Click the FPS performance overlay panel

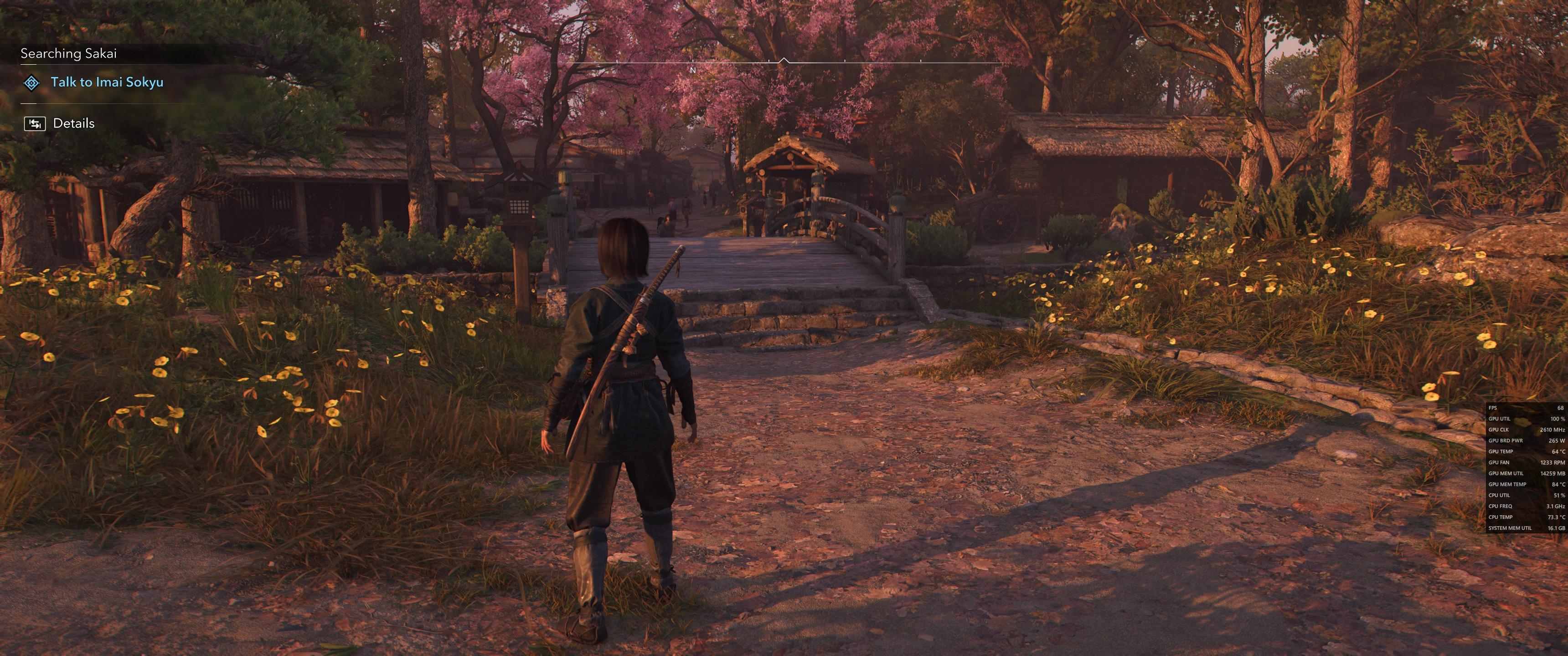point(1526,467)
